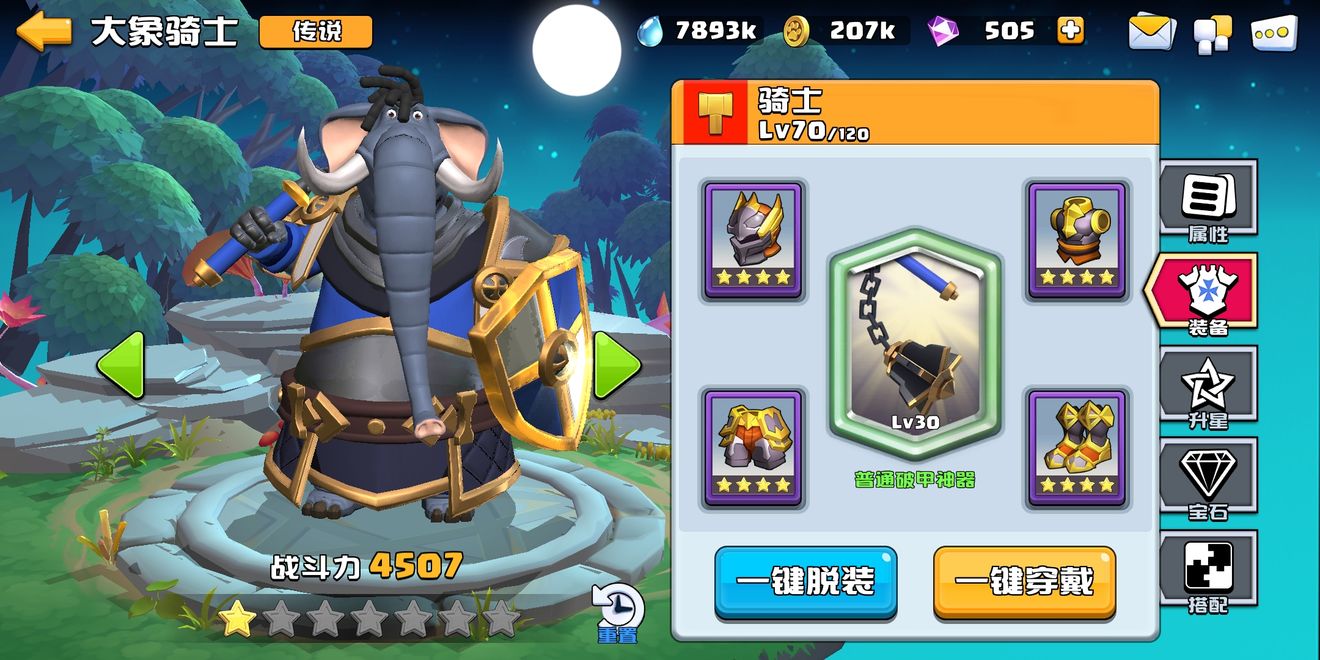Select the gold gauntlet equipment slot
1320x660 pixels.
pyautogui.click(x=1077, y=240)
